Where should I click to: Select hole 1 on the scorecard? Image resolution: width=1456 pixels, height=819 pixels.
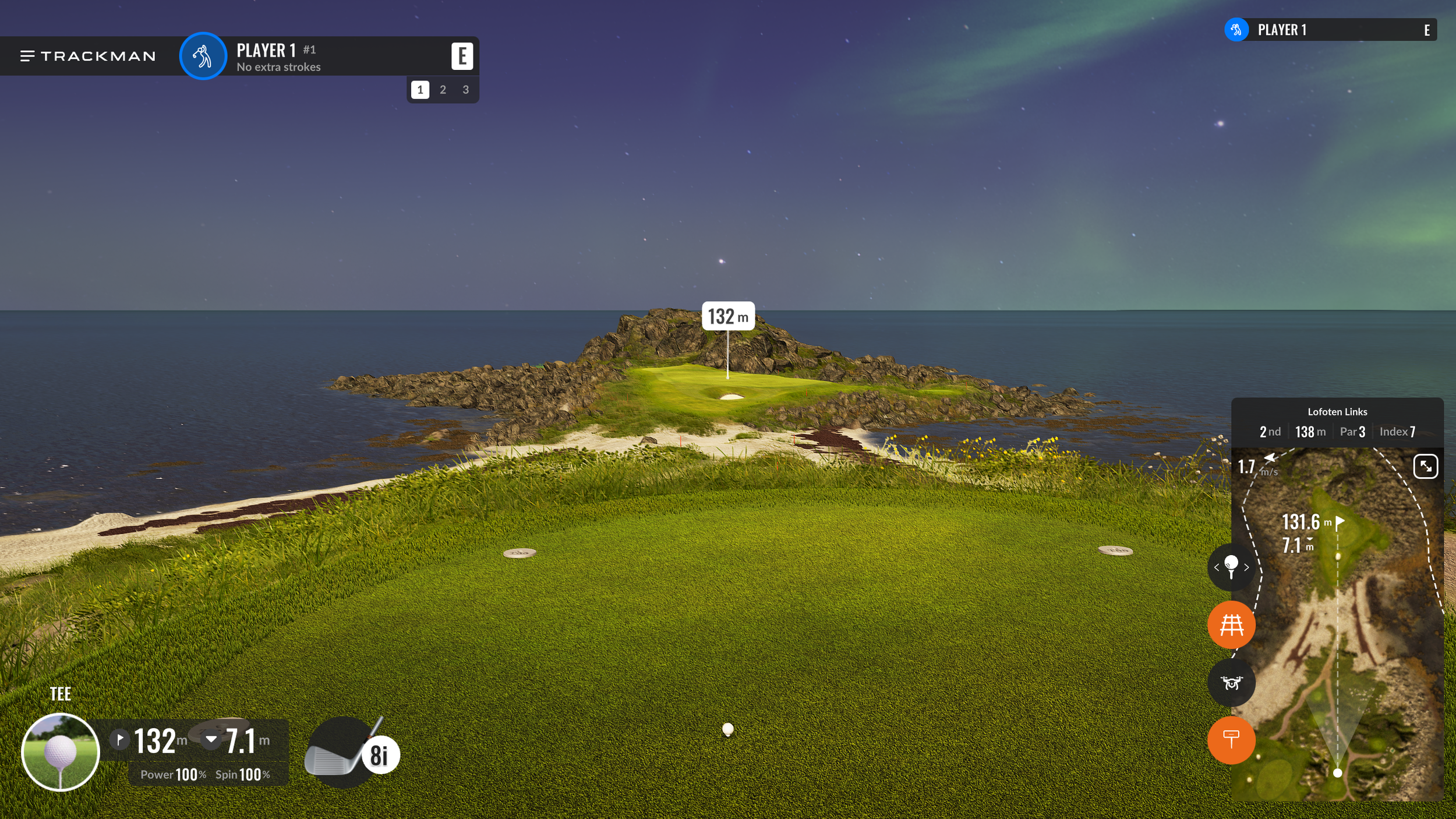[x=420, y=90]
